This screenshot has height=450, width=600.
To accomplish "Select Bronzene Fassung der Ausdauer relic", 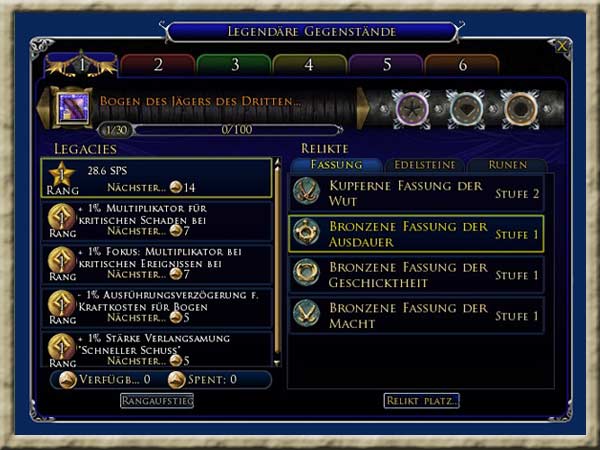I will [x=416, y=233].
